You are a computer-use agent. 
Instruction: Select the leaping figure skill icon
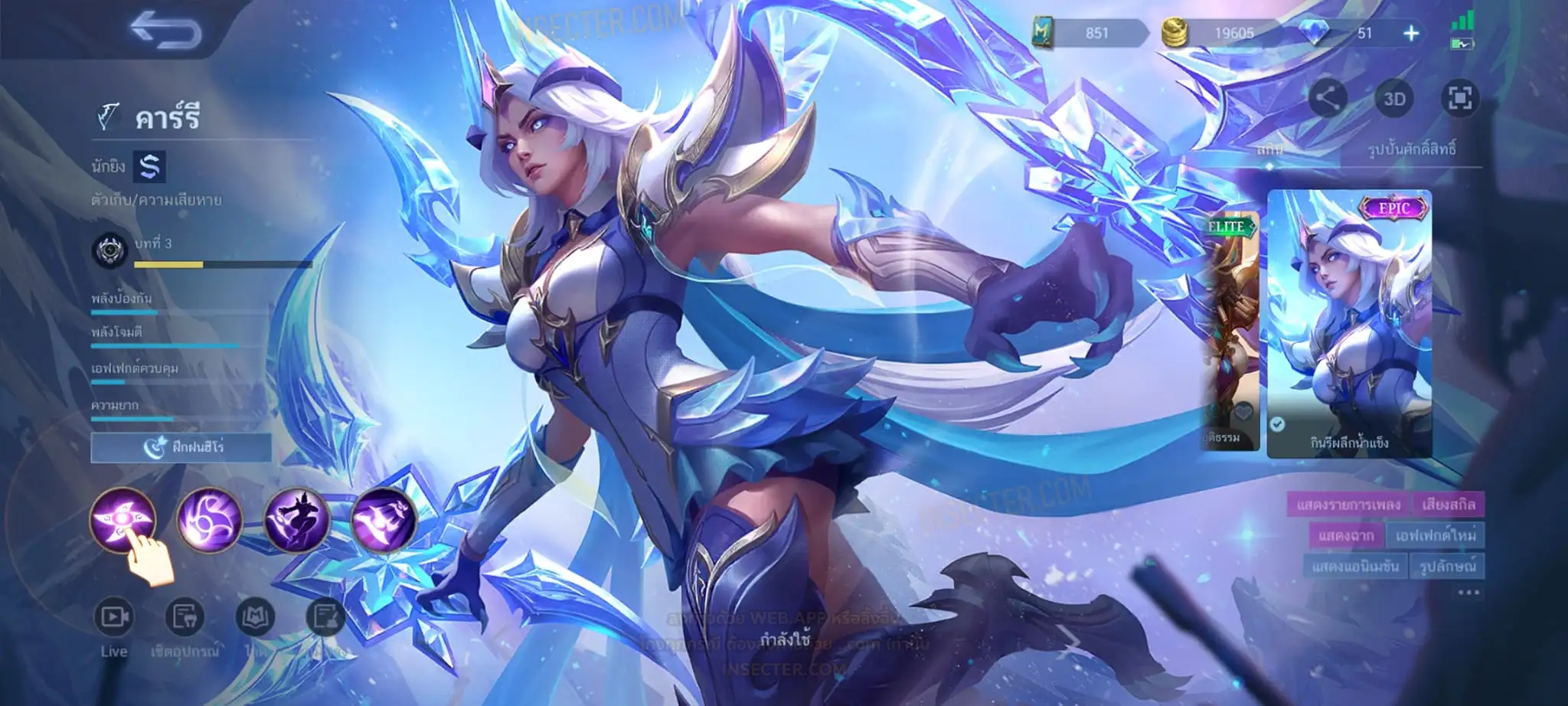tap(297, 519)
